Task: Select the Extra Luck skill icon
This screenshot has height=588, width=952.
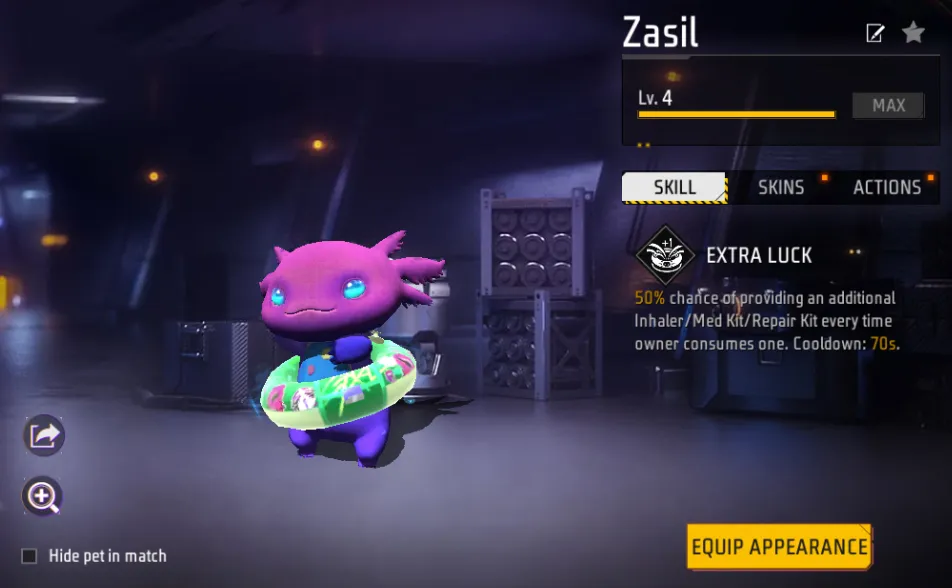Action: pos(664,254)
